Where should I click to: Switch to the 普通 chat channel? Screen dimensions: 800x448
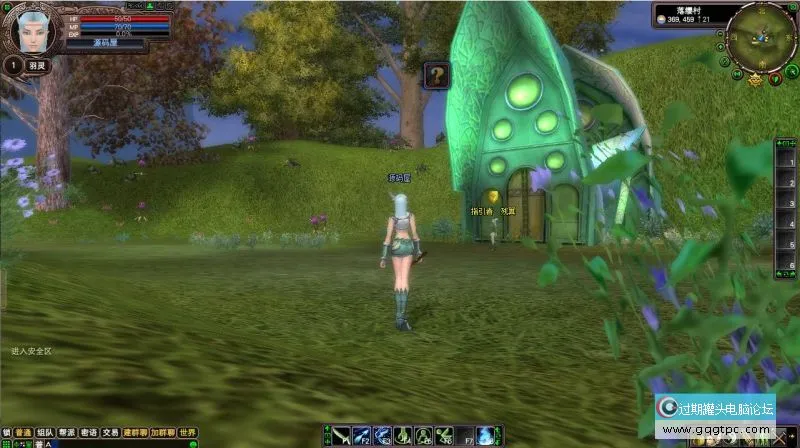(22, 433)
